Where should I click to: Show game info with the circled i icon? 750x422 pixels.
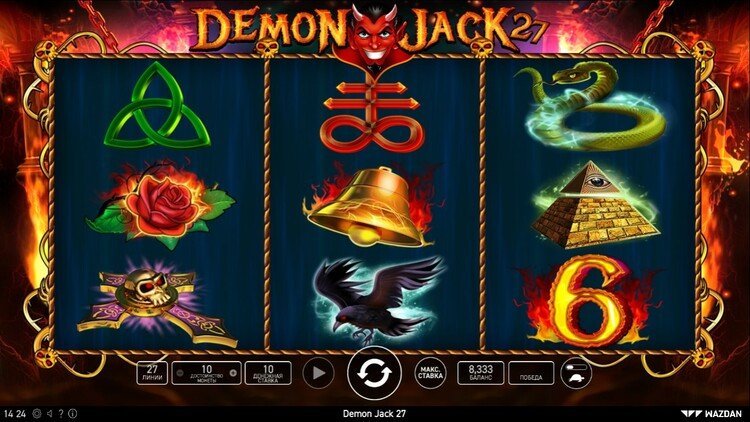pyautogui.click(x=72, y=413)
